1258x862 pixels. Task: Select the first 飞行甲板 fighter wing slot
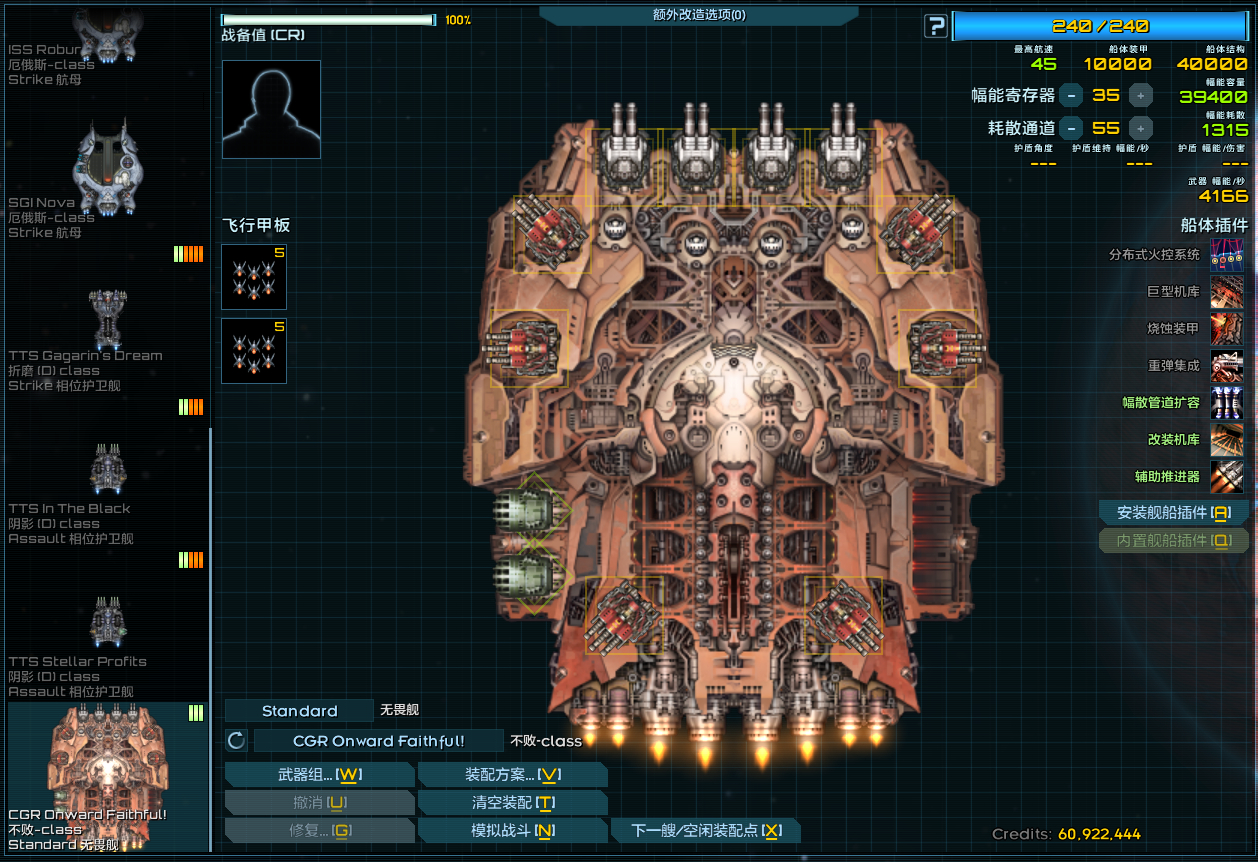pos(254,277)
